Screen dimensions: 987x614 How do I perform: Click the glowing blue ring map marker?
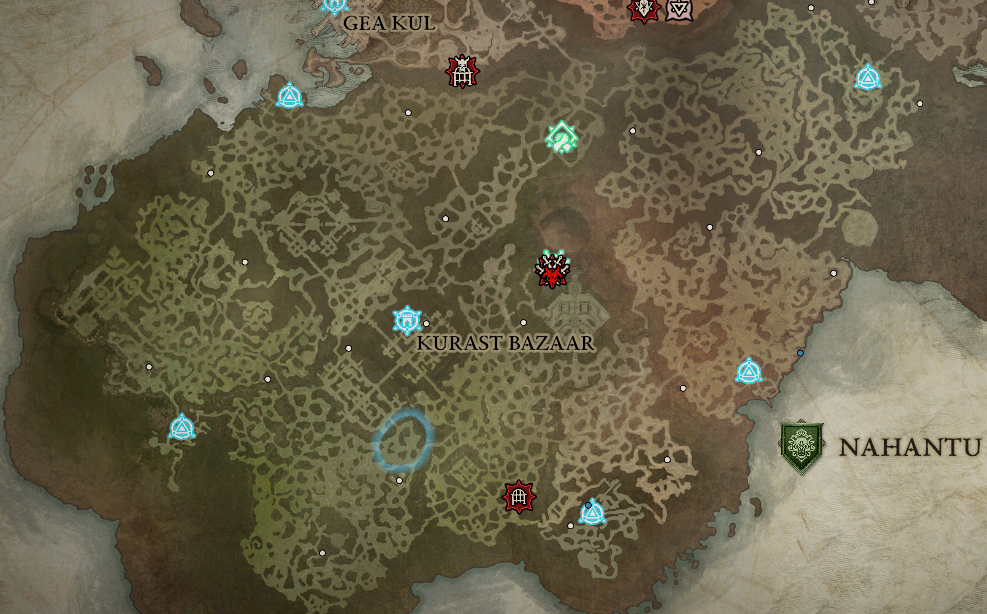[403, 440]
